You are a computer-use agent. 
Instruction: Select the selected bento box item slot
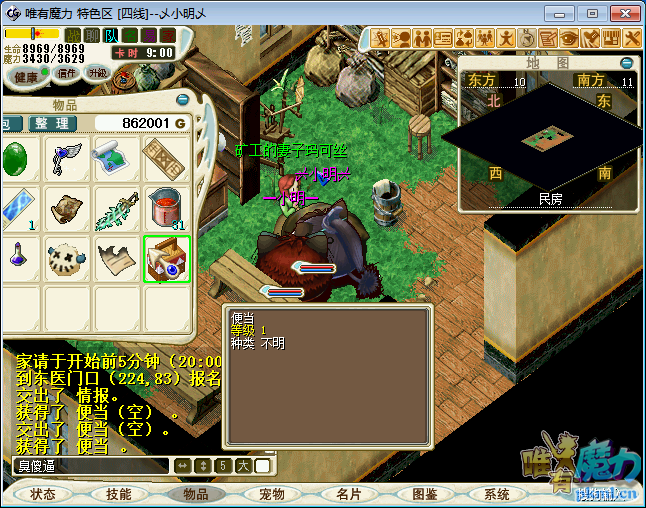[167, 259]
